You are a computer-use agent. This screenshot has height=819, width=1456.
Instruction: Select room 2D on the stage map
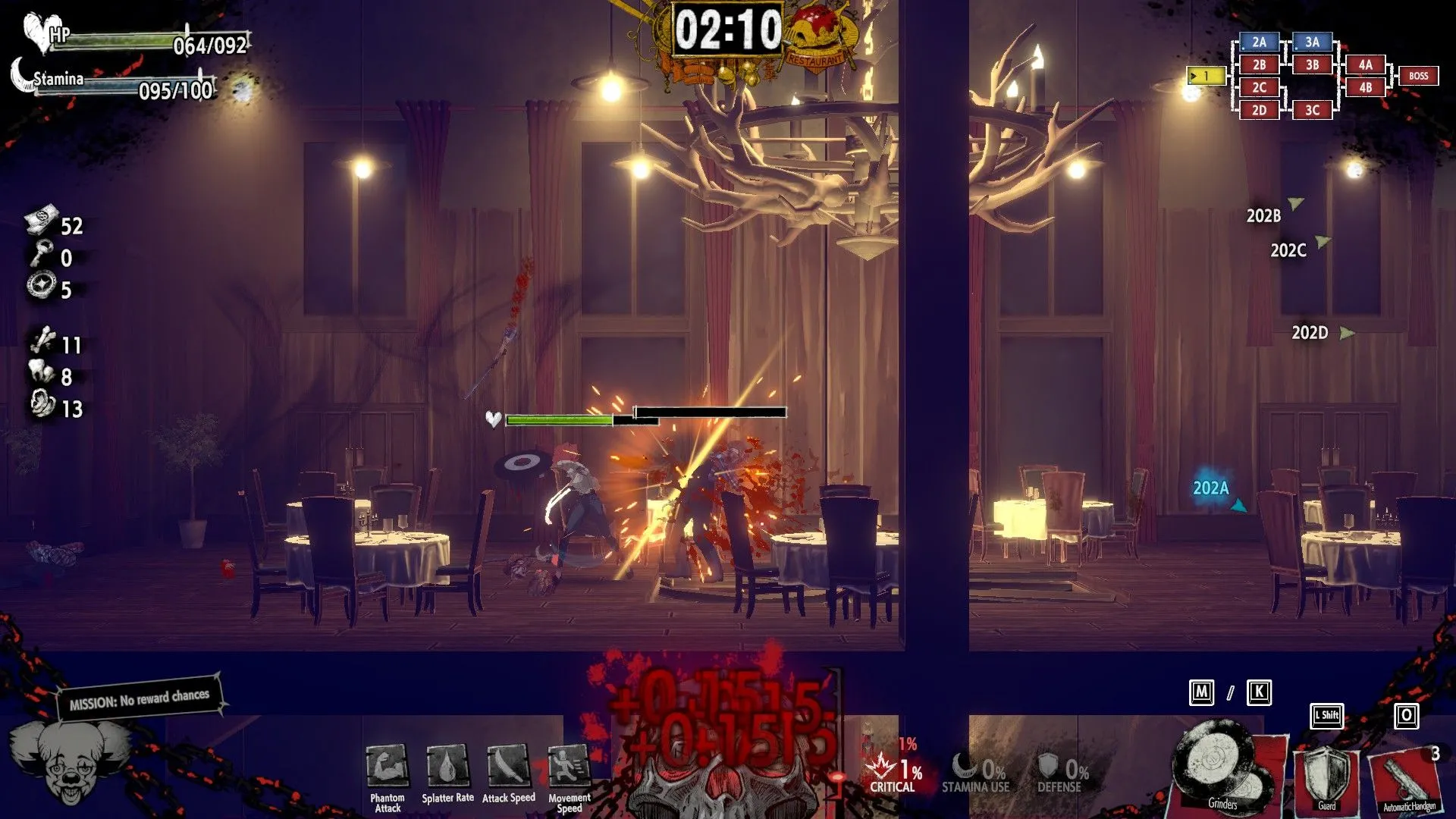[1259, 110]
